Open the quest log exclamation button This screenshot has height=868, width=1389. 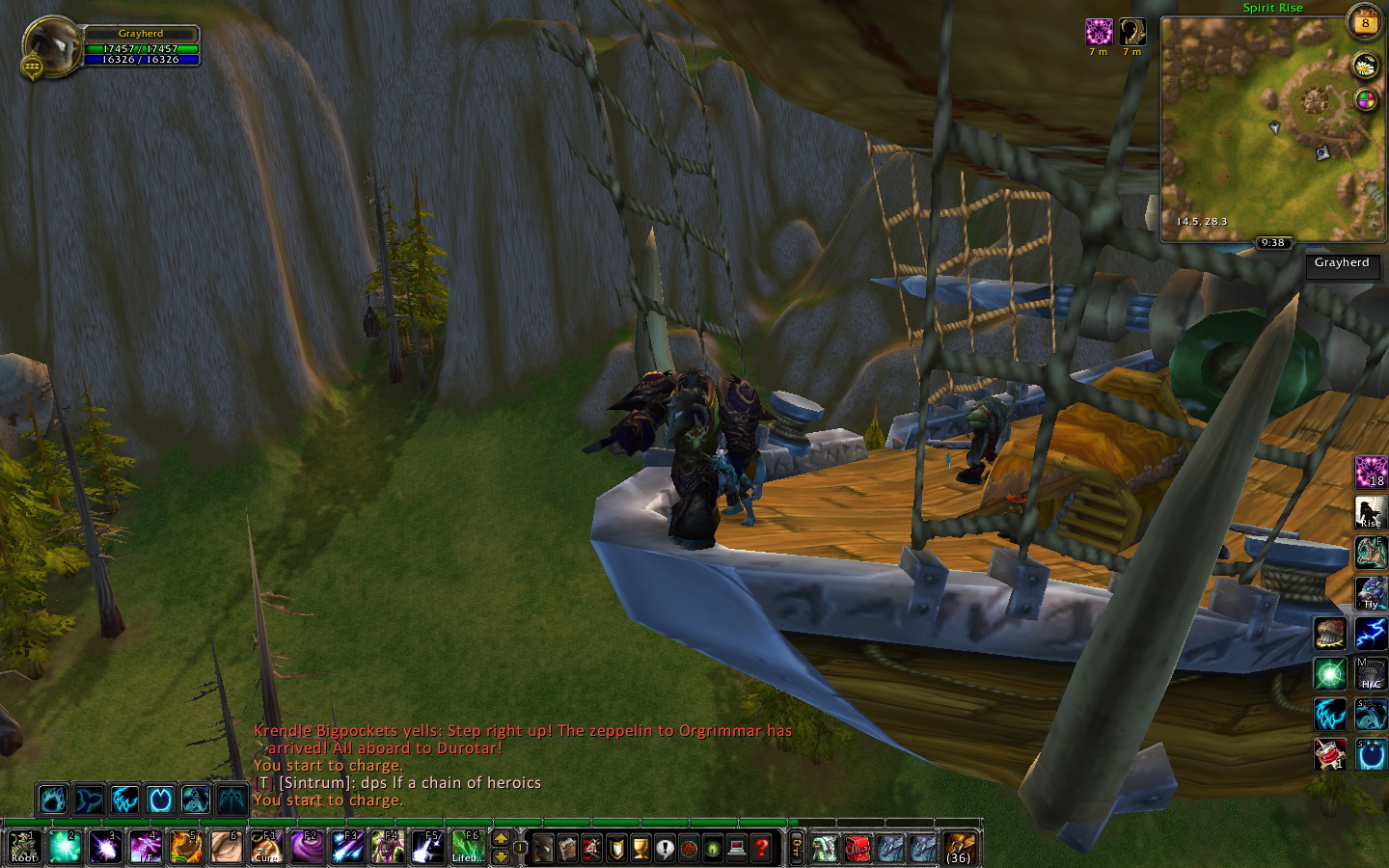tap(665, 848)
